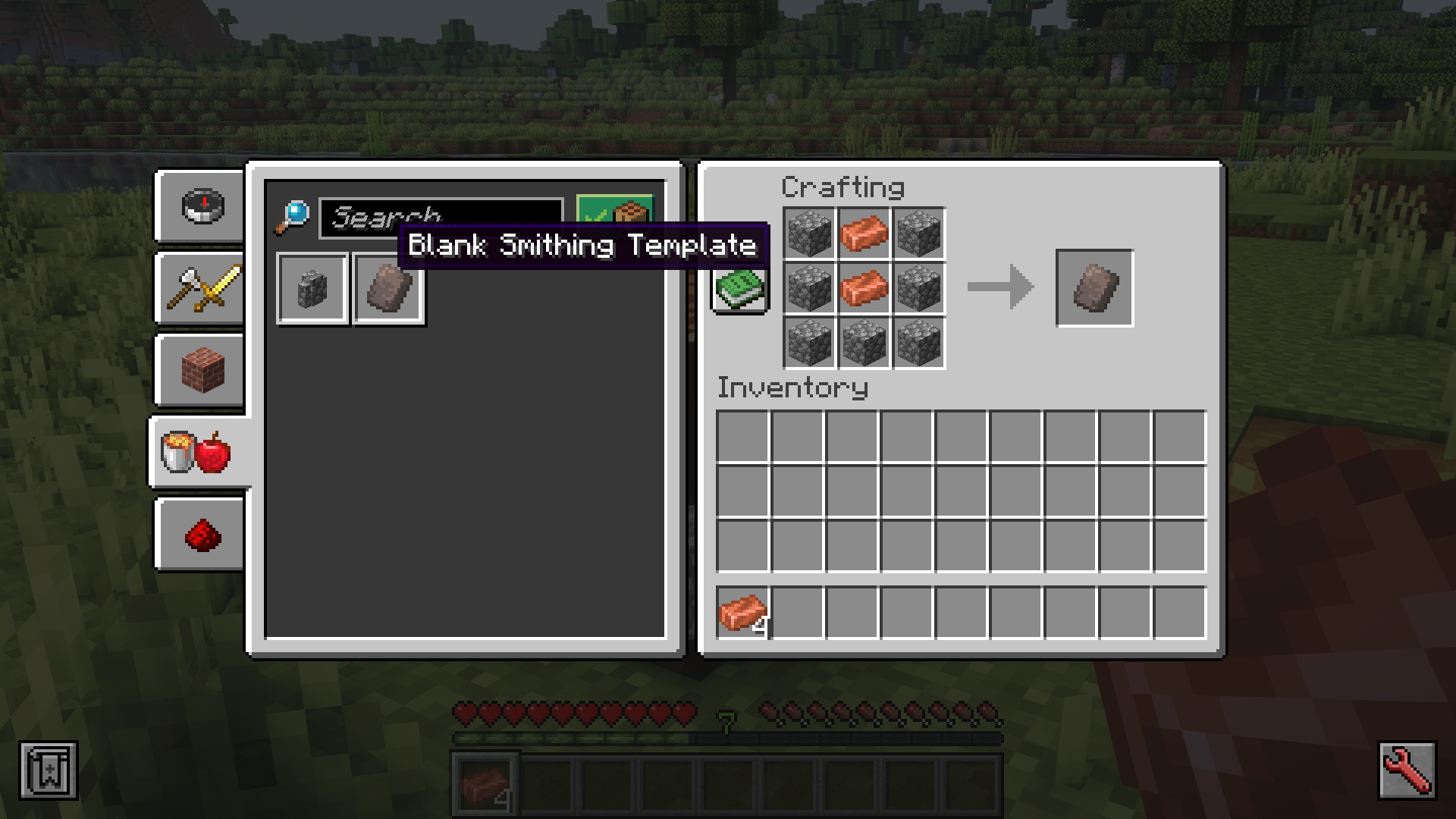Switch to the equipment tab with sword and axe
The width and height of the screenshot is (1456, 819).
(199, 290)
